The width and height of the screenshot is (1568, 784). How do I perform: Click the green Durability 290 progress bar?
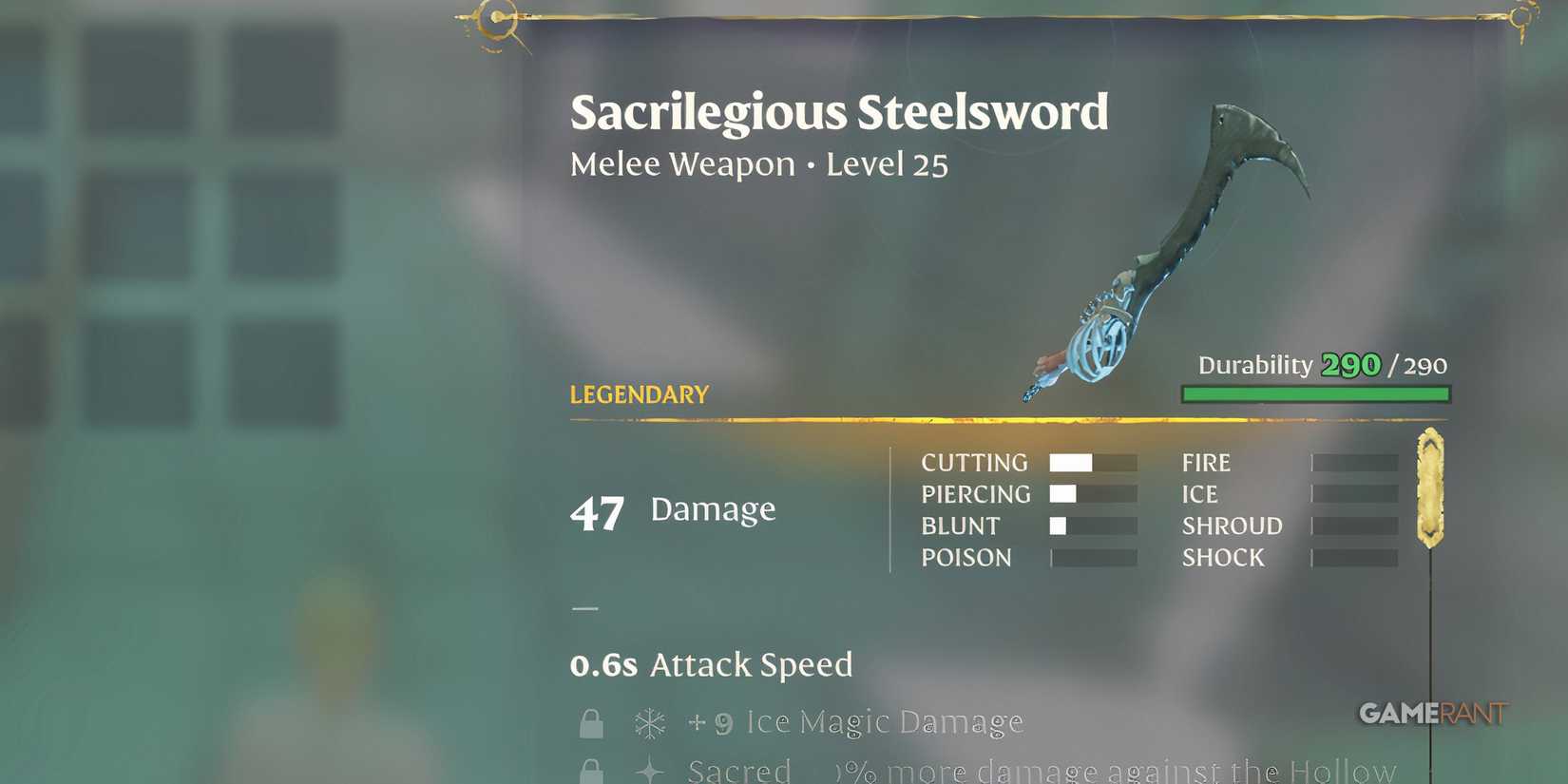point(1314,392)
